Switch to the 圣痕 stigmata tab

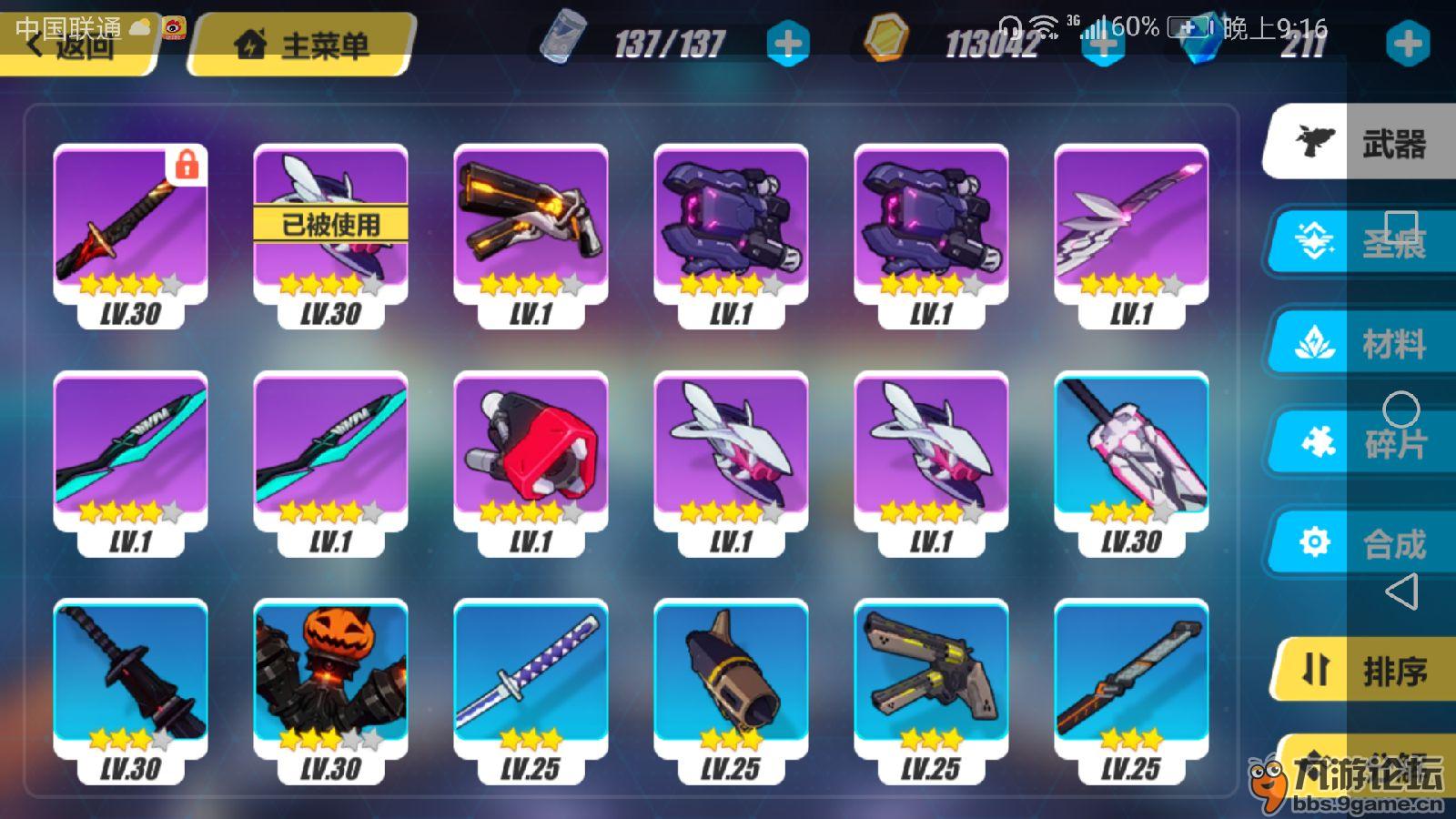pyautogui.click(x=1360, y=242)
